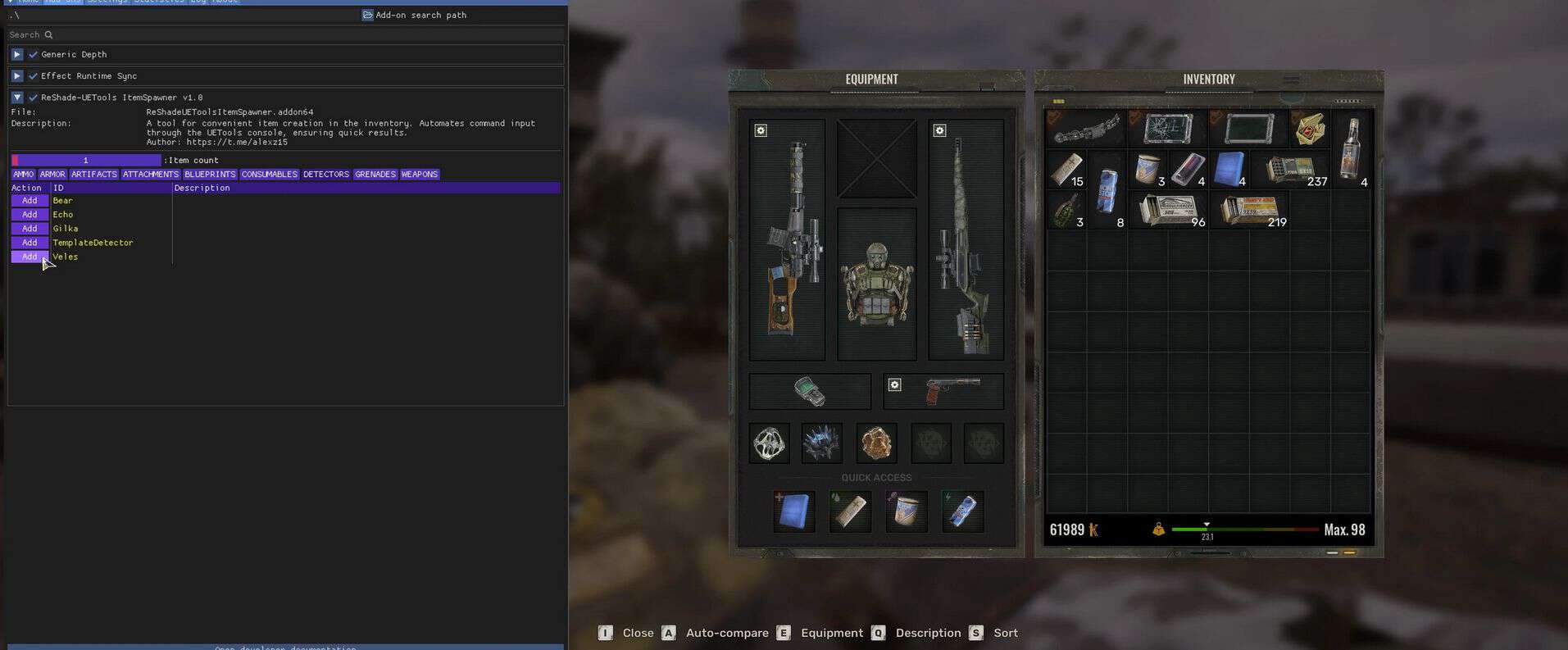The height and width of the screenshot is (650, 1568).
Task: Switch to the WEAPONS category tab
Action: coord(419,175)
